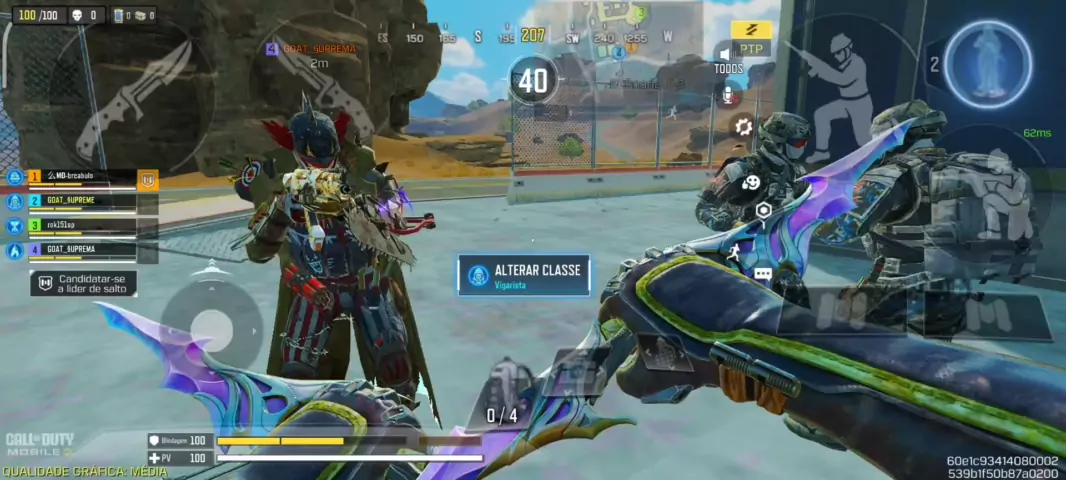Viewport: 1066px width, 480px height.
Task: Select squad member GOAT_SUPREME in team list
Action: tap(80, 201)
